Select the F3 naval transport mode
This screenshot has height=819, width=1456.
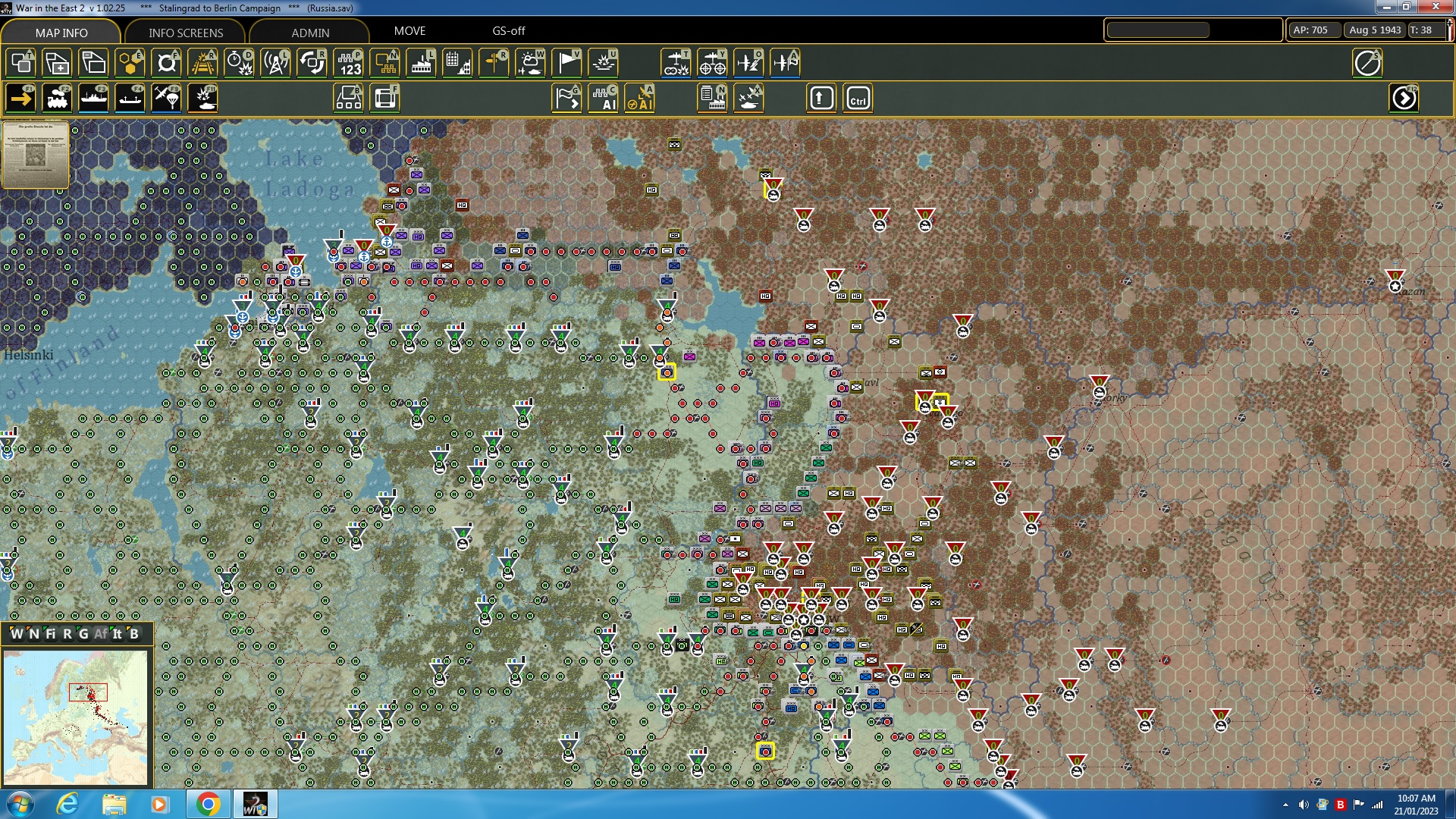94,97
